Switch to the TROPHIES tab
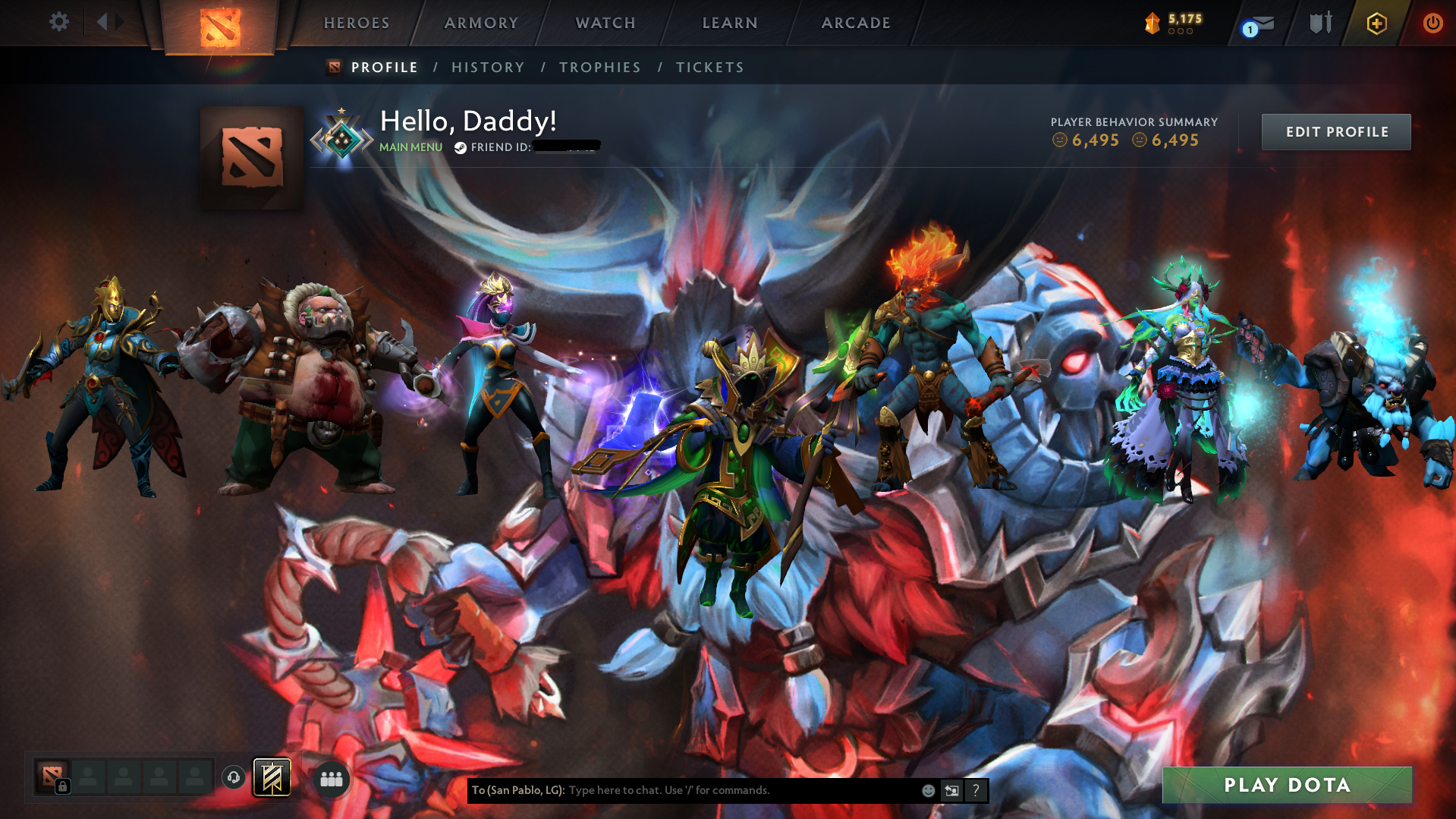The image size is (1456, 819). (599, 67)
